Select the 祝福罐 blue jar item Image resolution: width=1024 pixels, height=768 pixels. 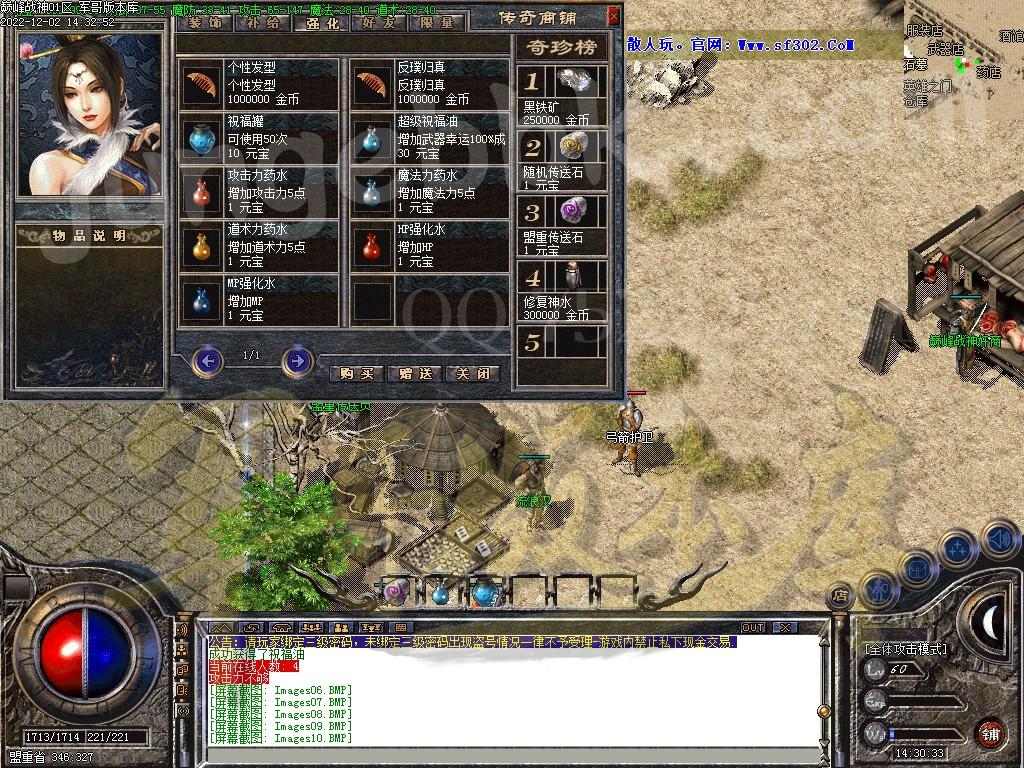click(x=203, y=137)
